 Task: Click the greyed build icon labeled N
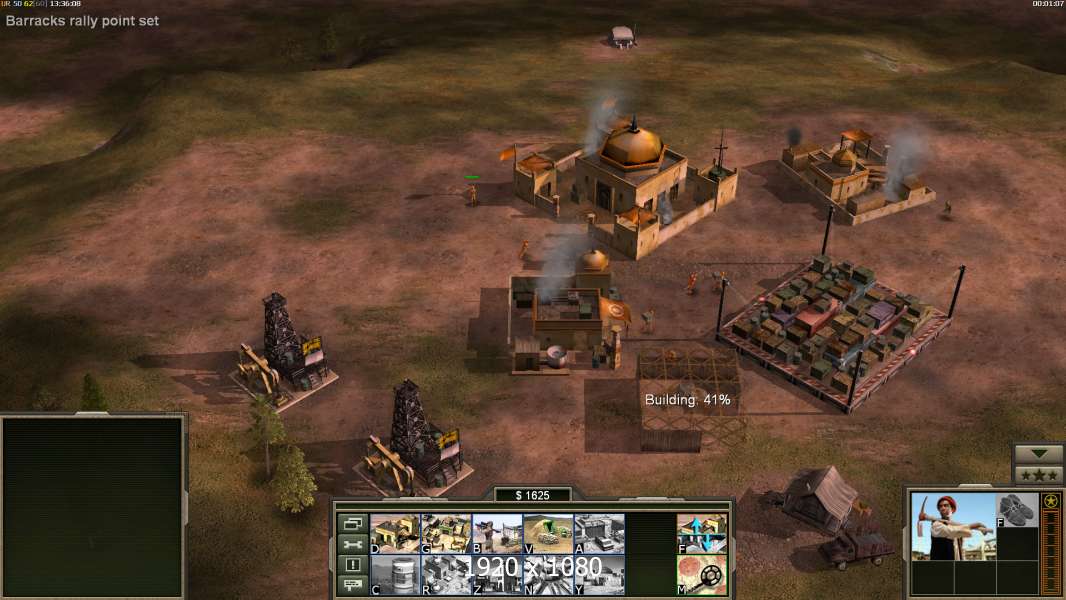tap(548, 575)
